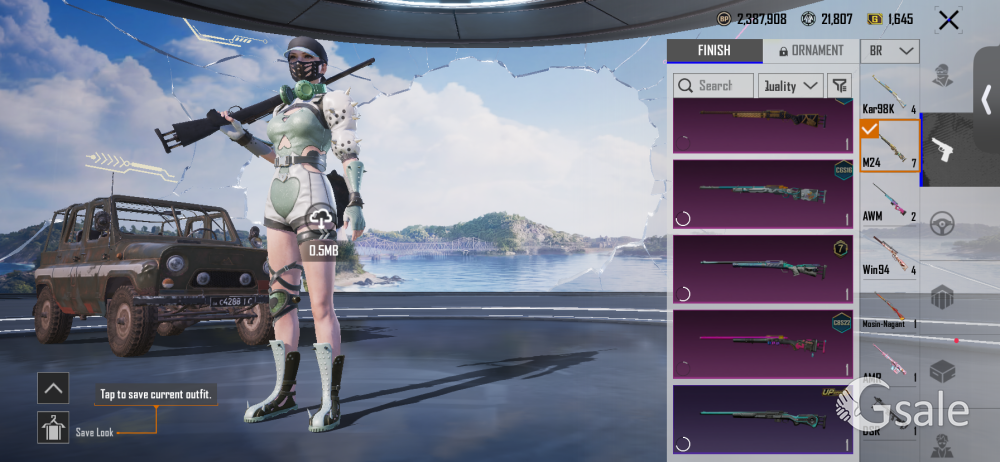Open the Quality sort dropdown
Screen dimensions: 1000x462
click(790, 86)
